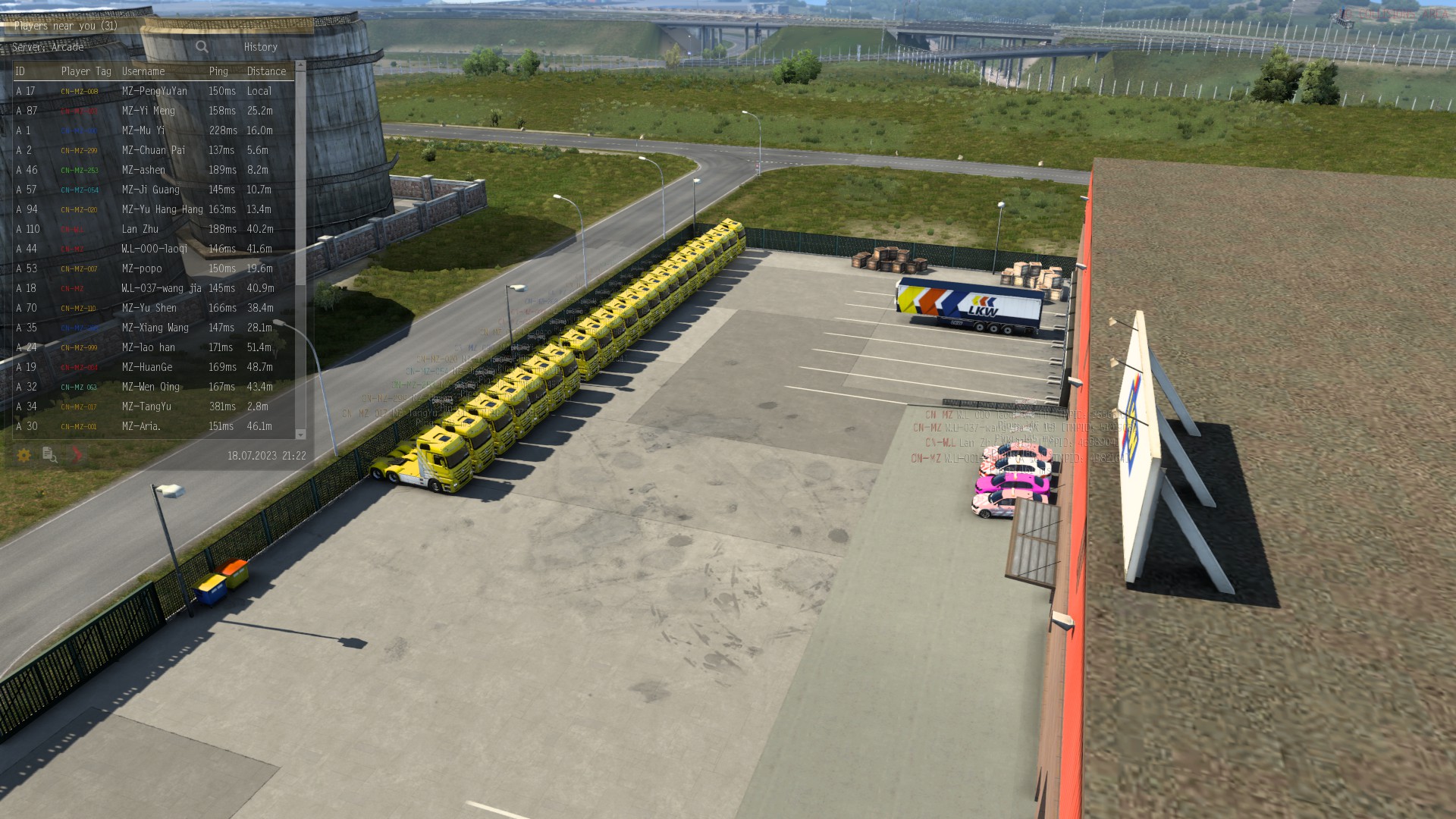Sort players by the Ping column header
The height and width of the screenshot is (819, 1456).
[218, 71]
